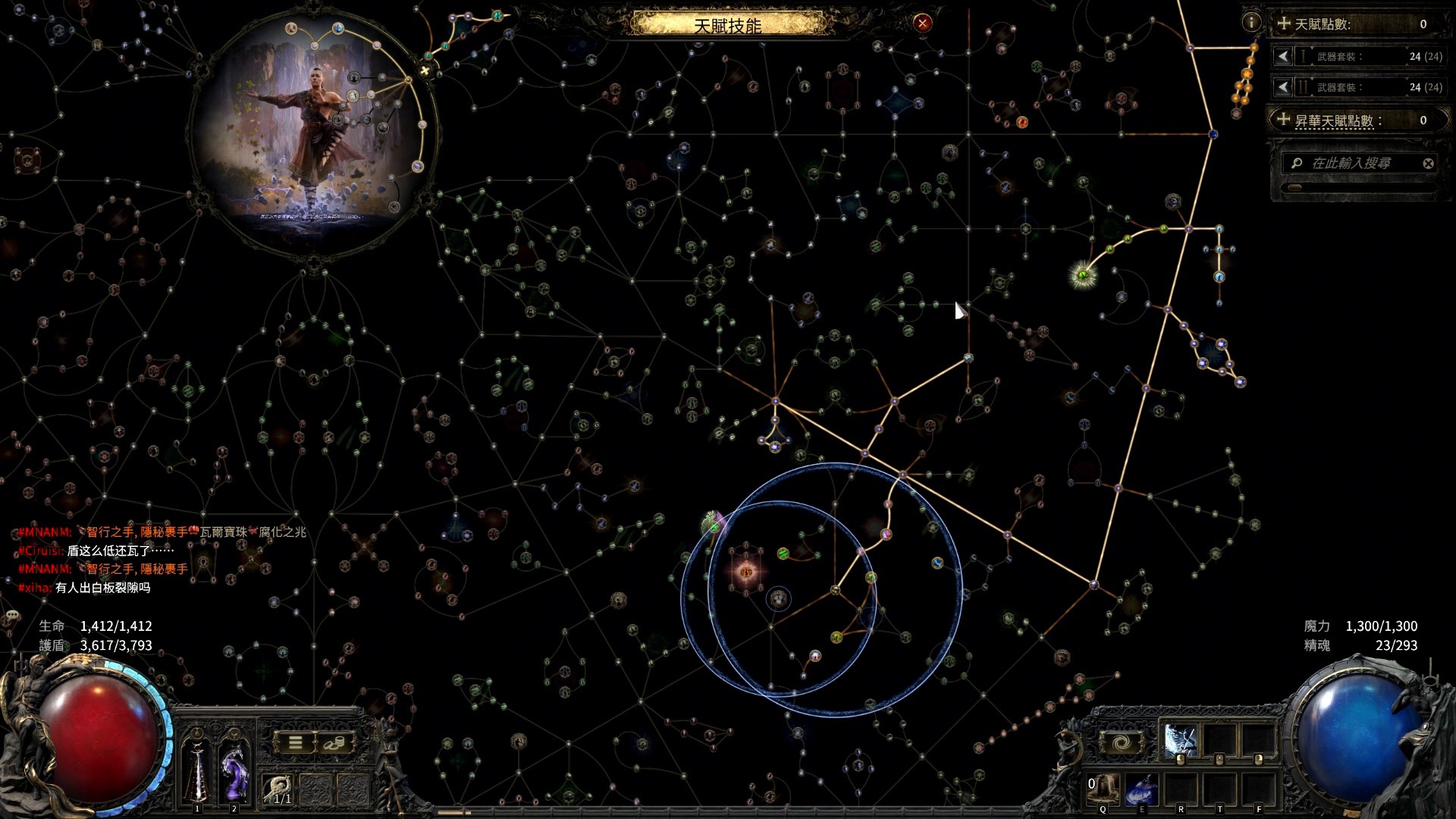Open the coins and ring shop button
The height and width of the screenshot is (819, 1456).
334,742
